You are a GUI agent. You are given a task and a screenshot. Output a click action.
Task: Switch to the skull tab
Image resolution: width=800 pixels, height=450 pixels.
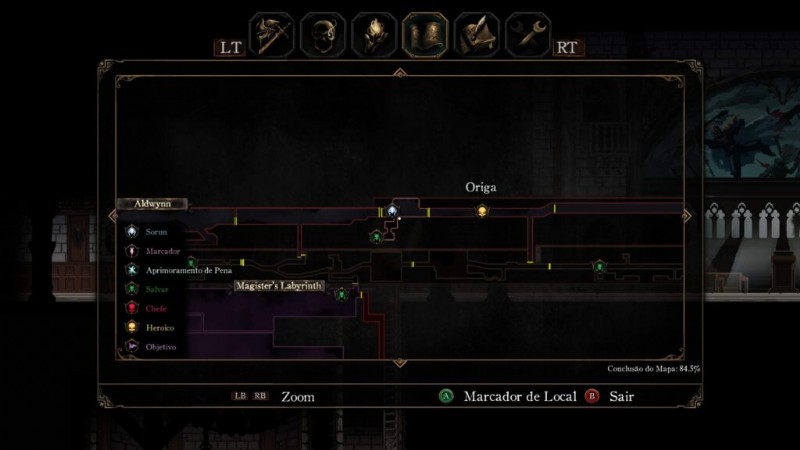(323, 35)
